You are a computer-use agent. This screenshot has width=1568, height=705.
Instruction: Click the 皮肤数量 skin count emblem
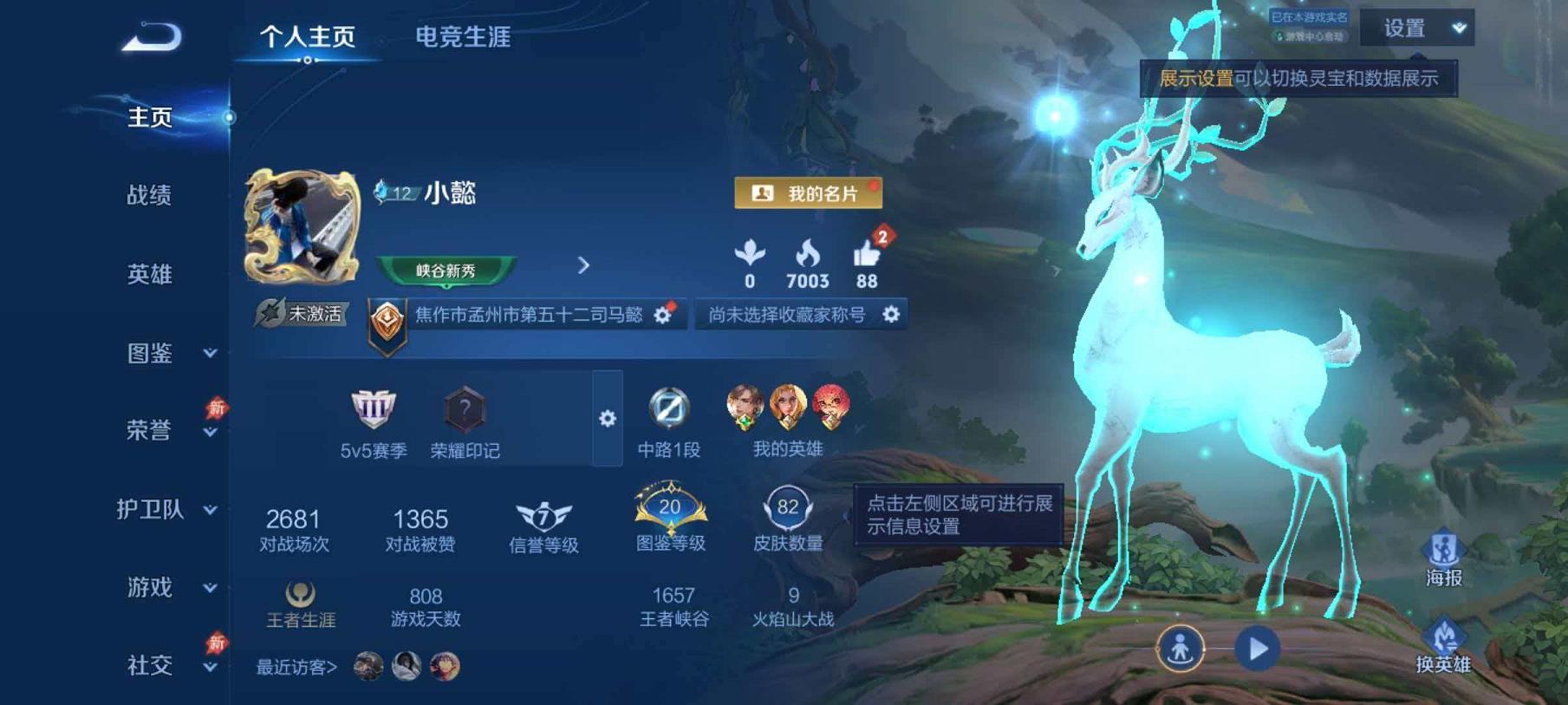[787, 512]
